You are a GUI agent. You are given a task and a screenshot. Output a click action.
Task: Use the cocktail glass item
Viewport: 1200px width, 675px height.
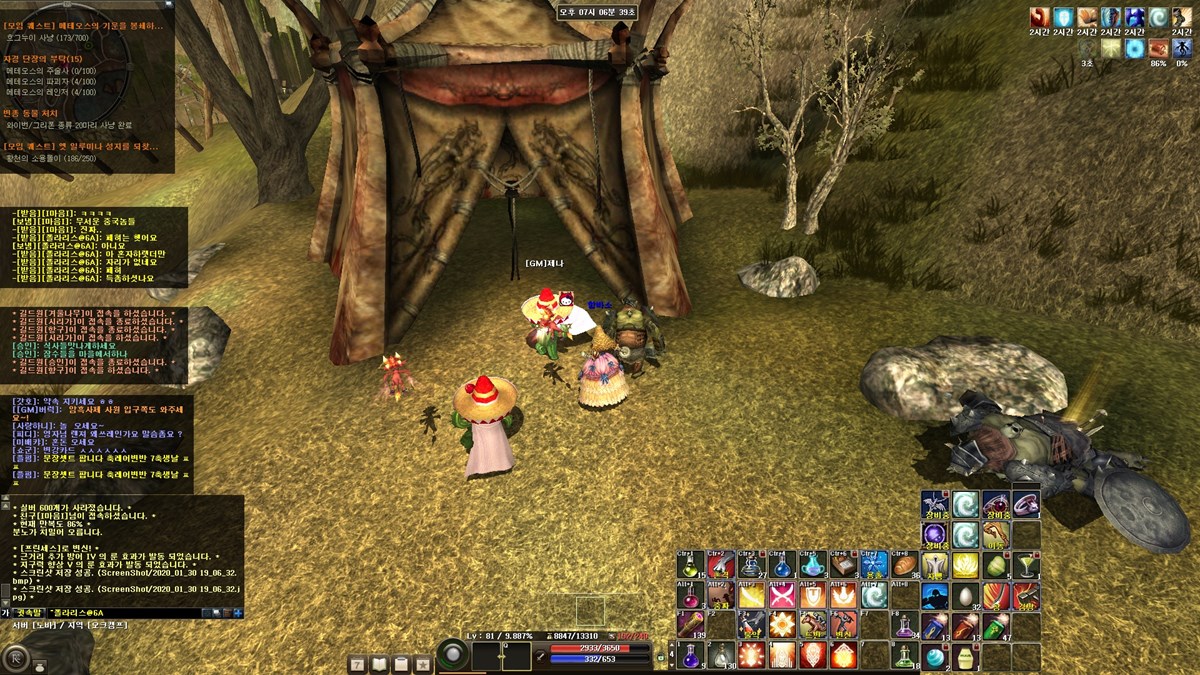[x=1026, y=565]
